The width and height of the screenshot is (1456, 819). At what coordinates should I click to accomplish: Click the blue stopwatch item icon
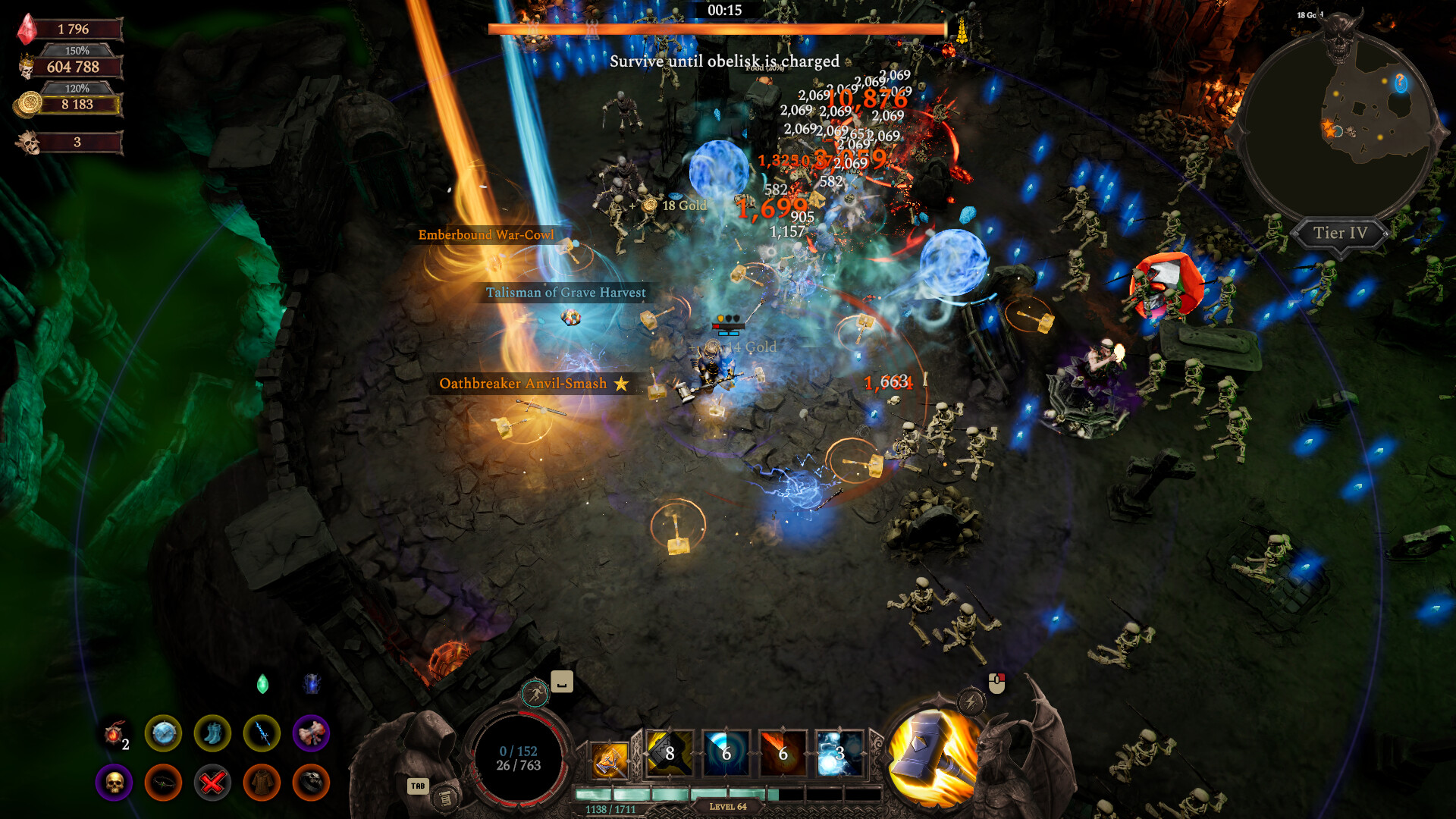click(x=164, y=732)
